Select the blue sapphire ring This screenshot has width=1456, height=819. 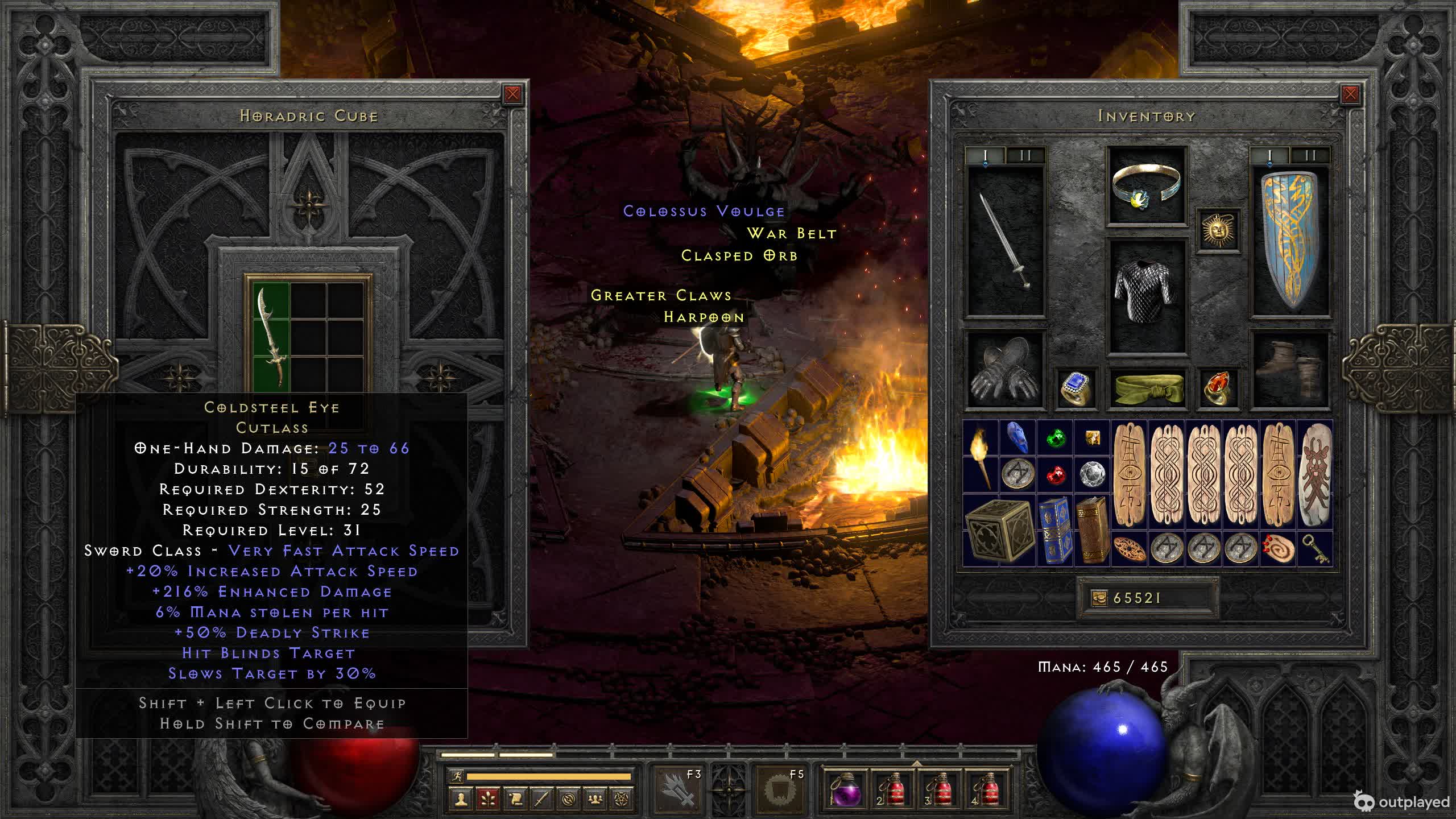1075,388
